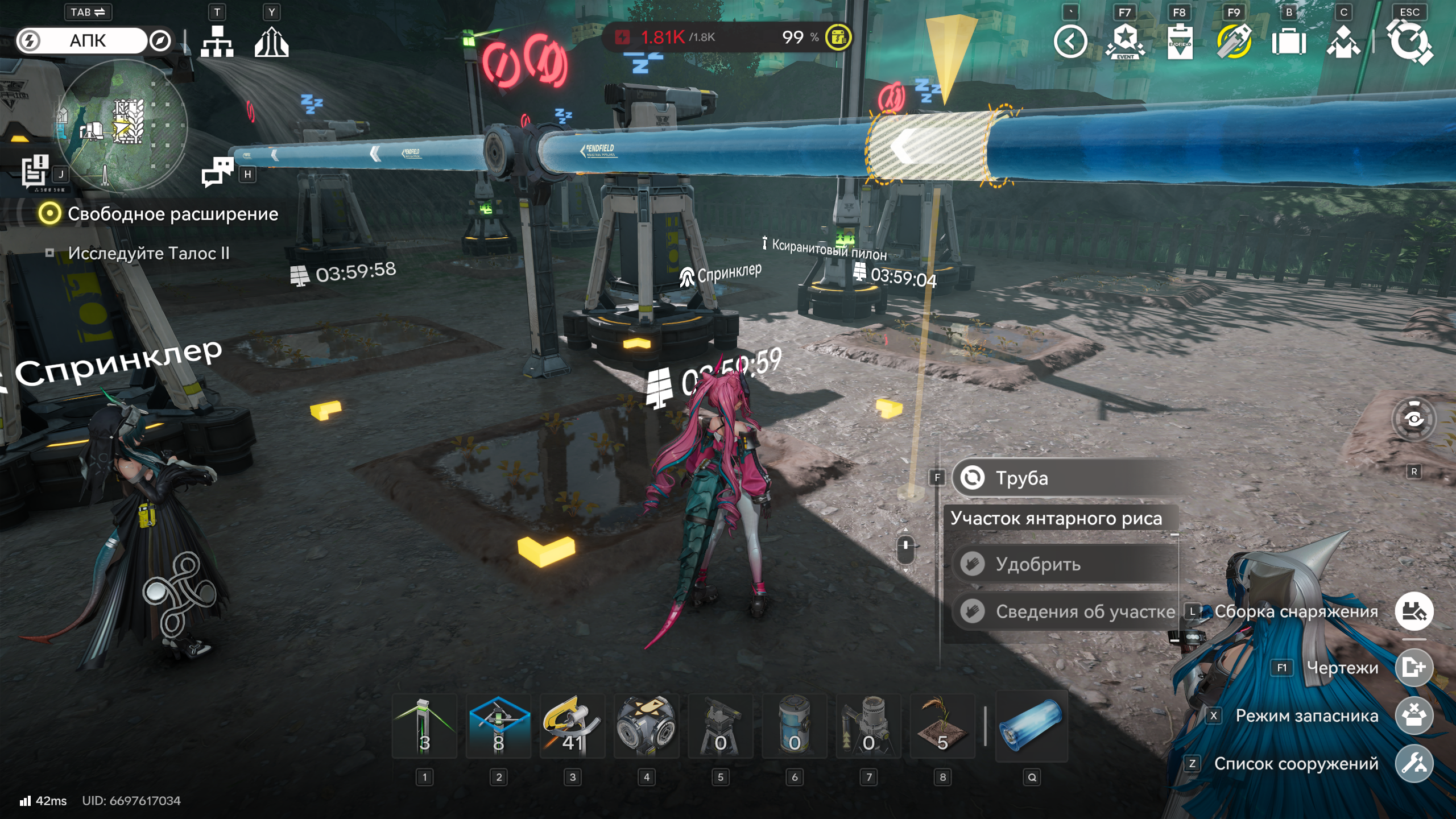Toggle Режим запасника storage mode
The width and height of the screenshot is (1456, 819).
point(1414,715)
